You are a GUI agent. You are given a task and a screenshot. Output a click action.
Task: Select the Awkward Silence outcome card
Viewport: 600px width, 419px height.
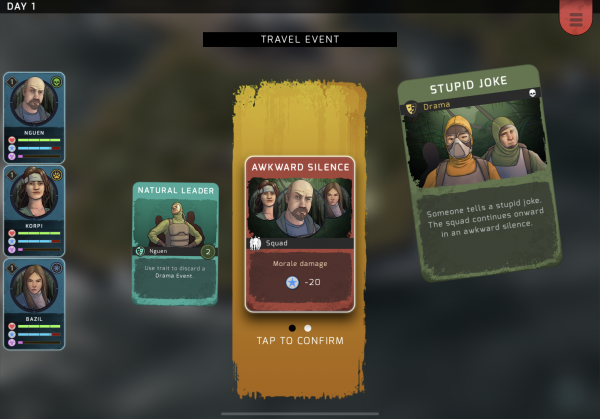click(x=300, y=234)
